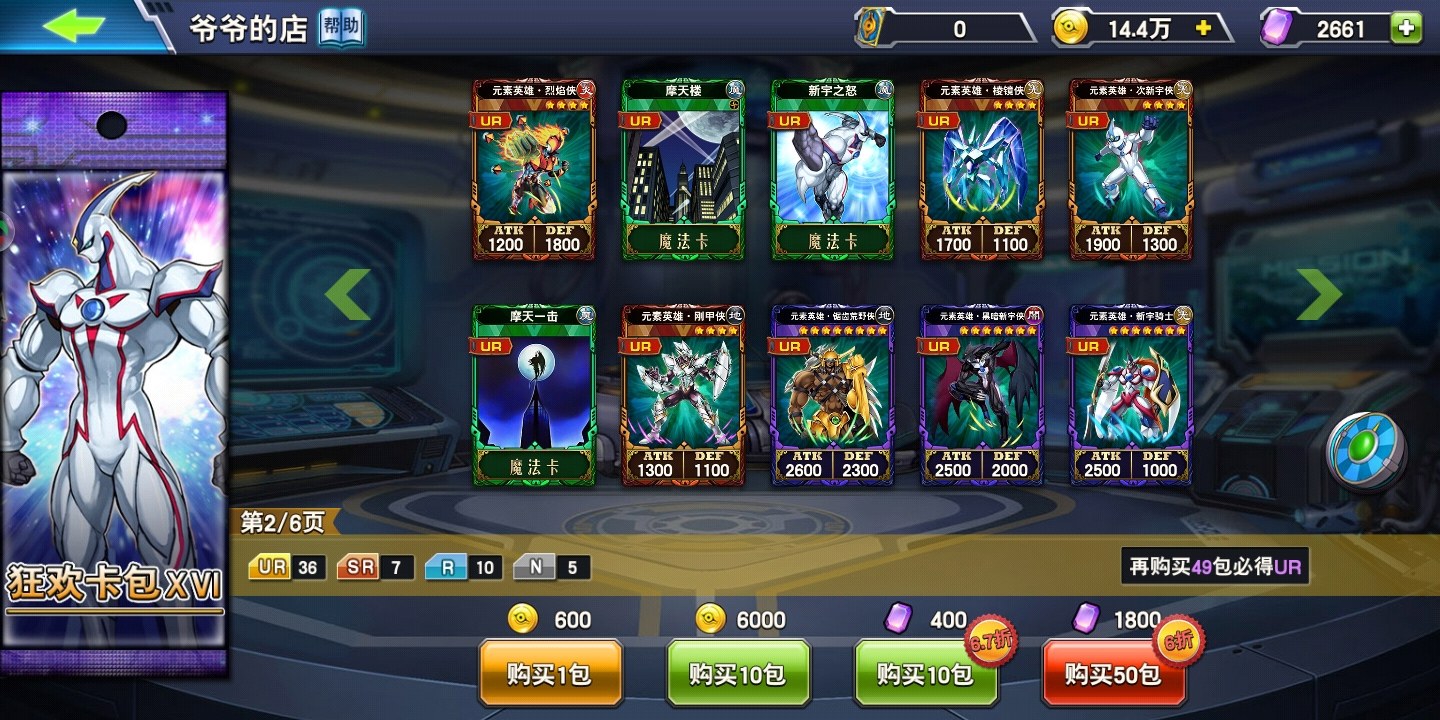Image resolution: width=1440 pixels, height=720 pixels.
Task: Open the 帮助 help book
Action: [341, 29]
